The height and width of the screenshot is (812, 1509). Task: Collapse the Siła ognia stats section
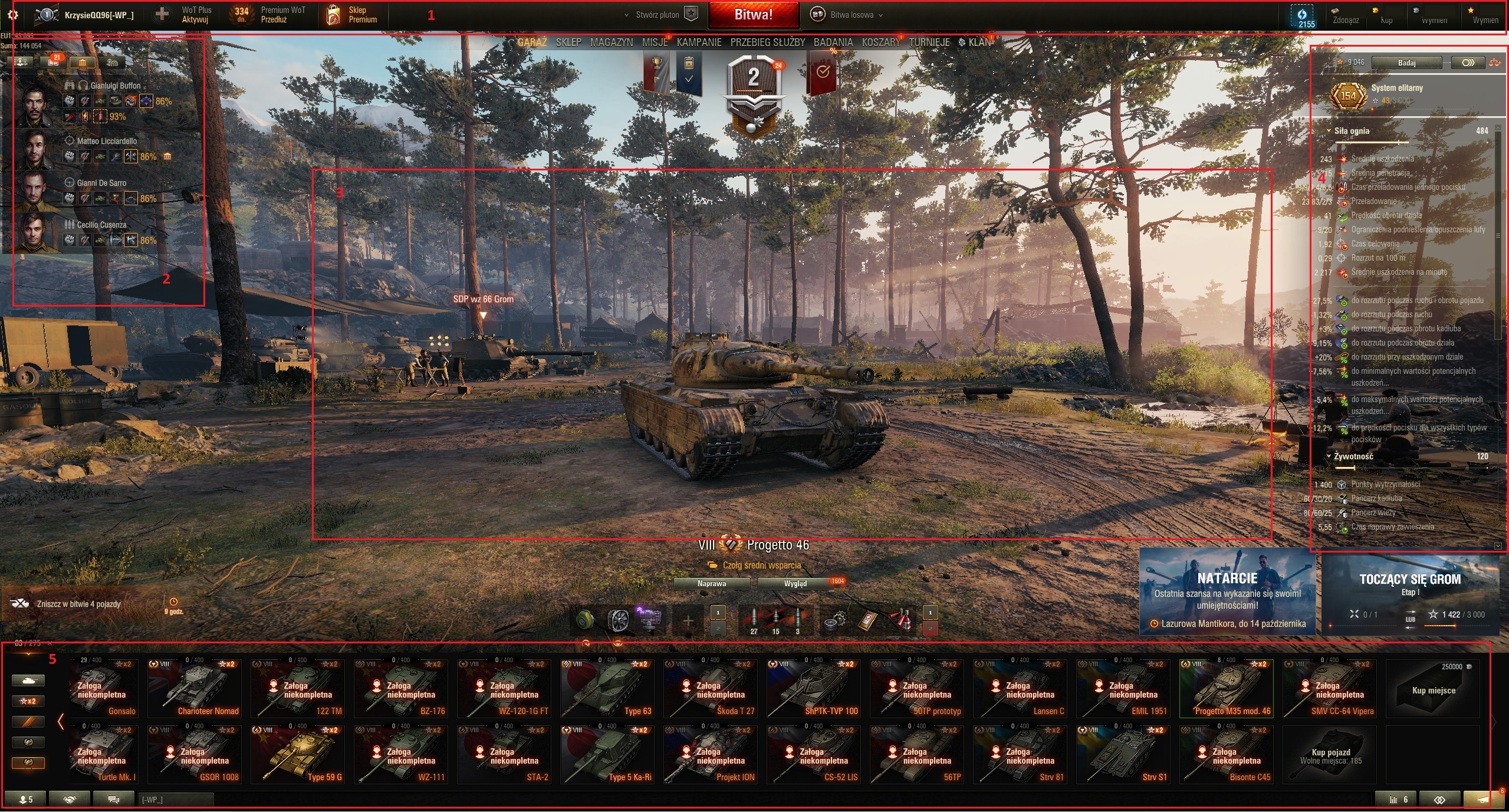[1329, 131]
